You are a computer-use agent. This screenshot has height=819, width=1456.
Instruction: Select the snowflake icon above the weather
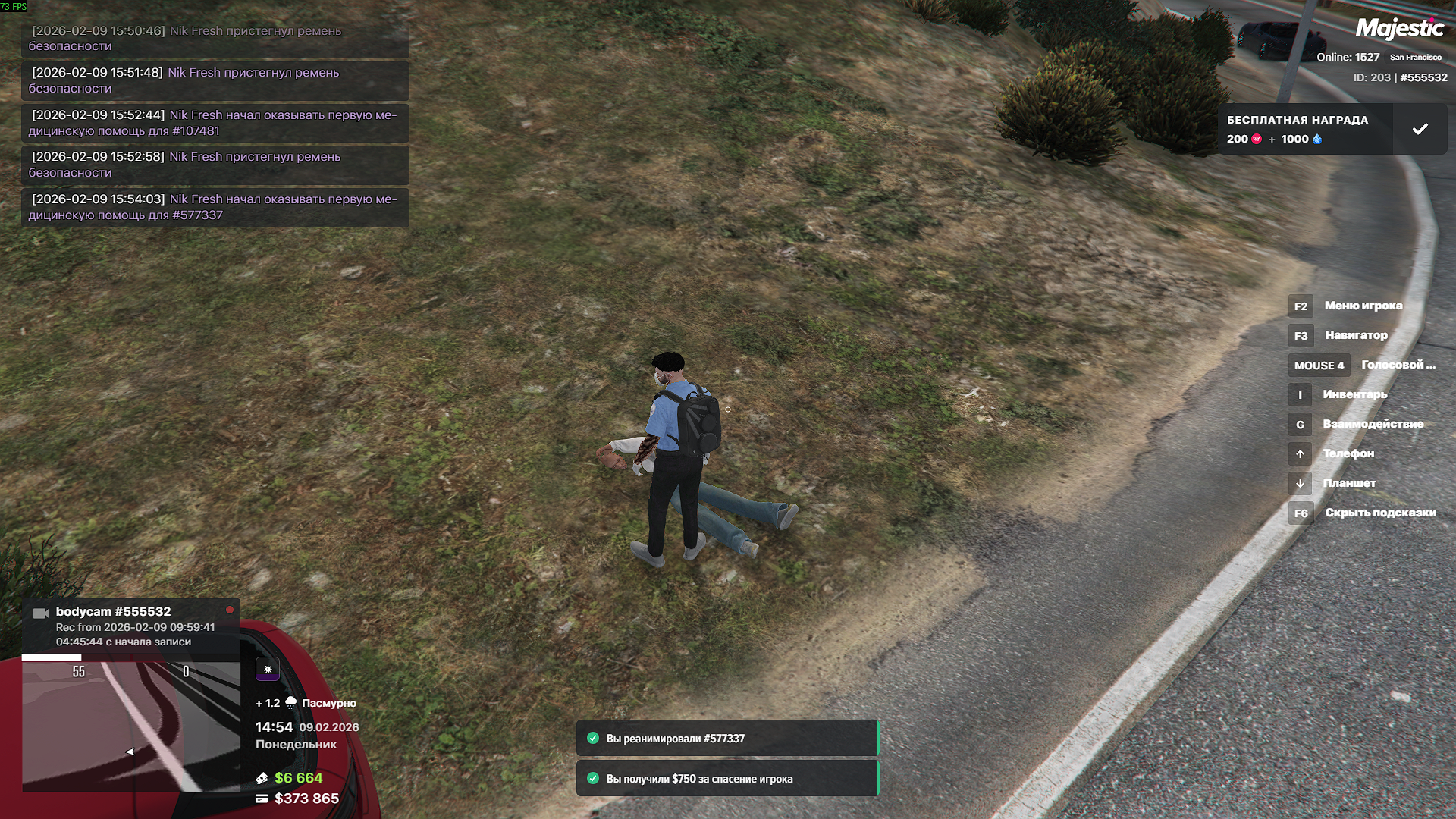tap(268, 670)
